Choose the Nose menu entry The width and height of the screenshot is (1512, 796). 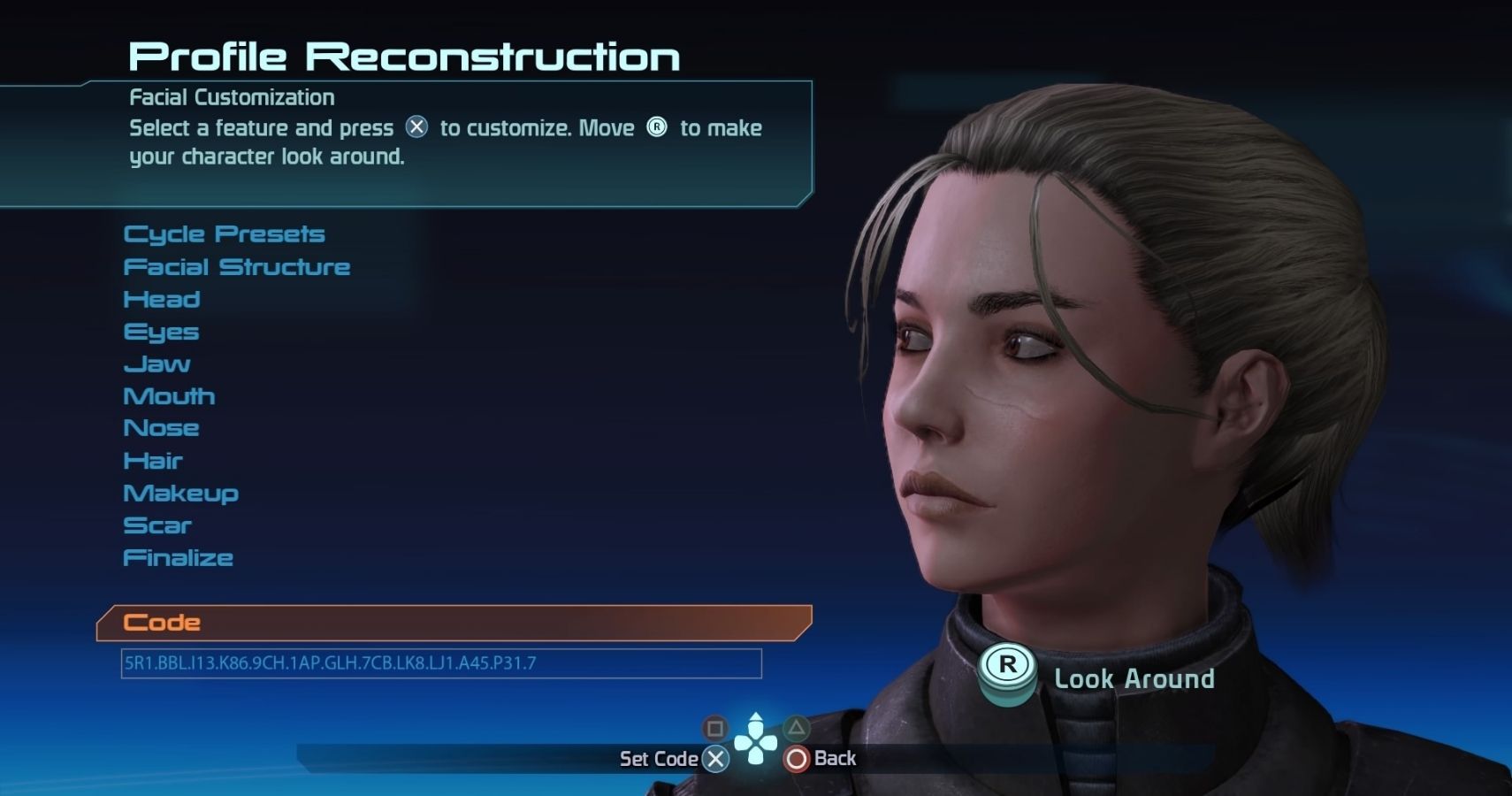(161, 428)
